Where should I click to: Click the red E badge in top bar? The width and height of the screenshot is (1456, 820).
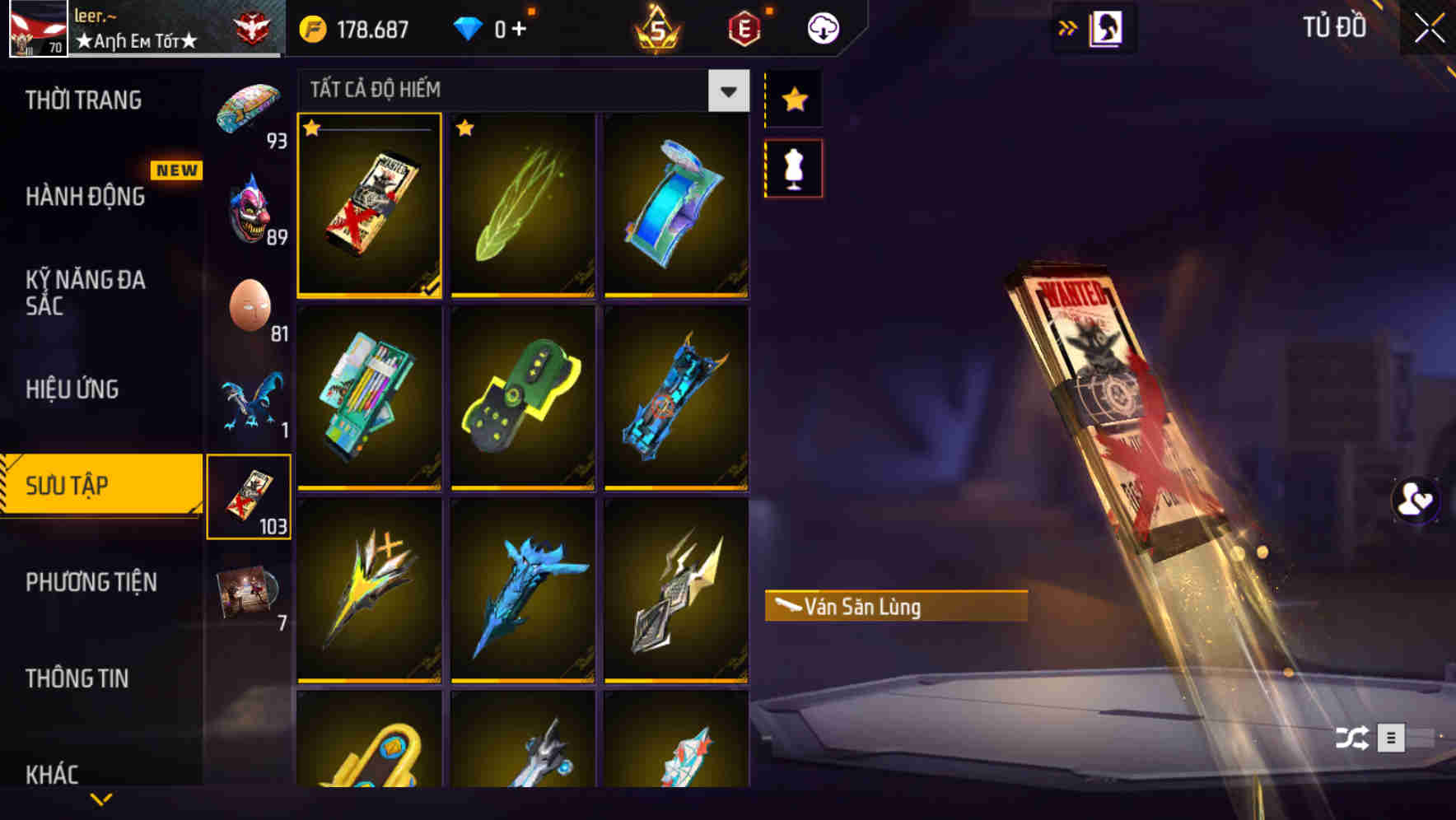tap(742, 26)
